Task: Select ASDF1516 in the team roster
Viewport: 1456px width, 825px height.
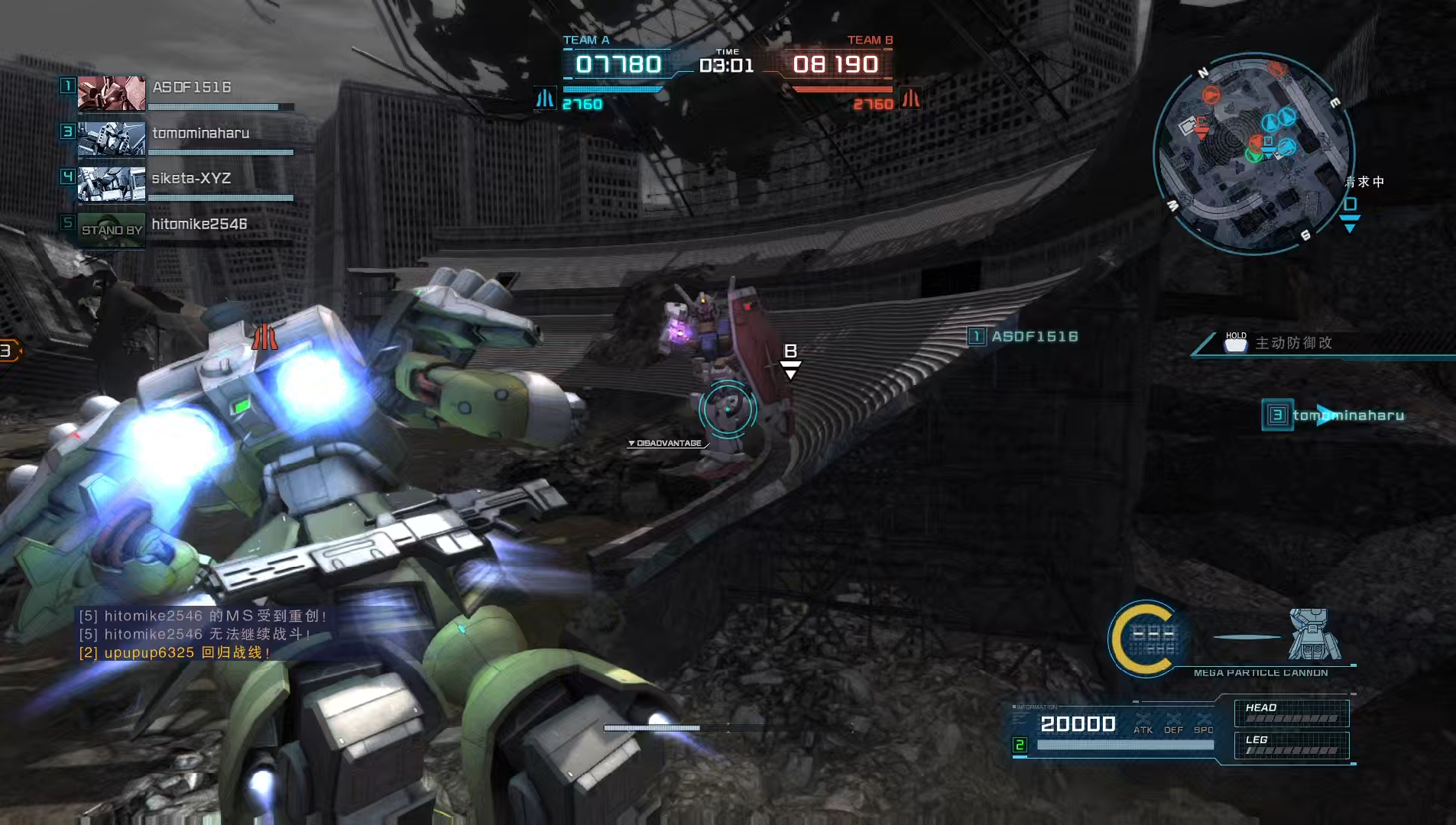Action: point(191,88)
